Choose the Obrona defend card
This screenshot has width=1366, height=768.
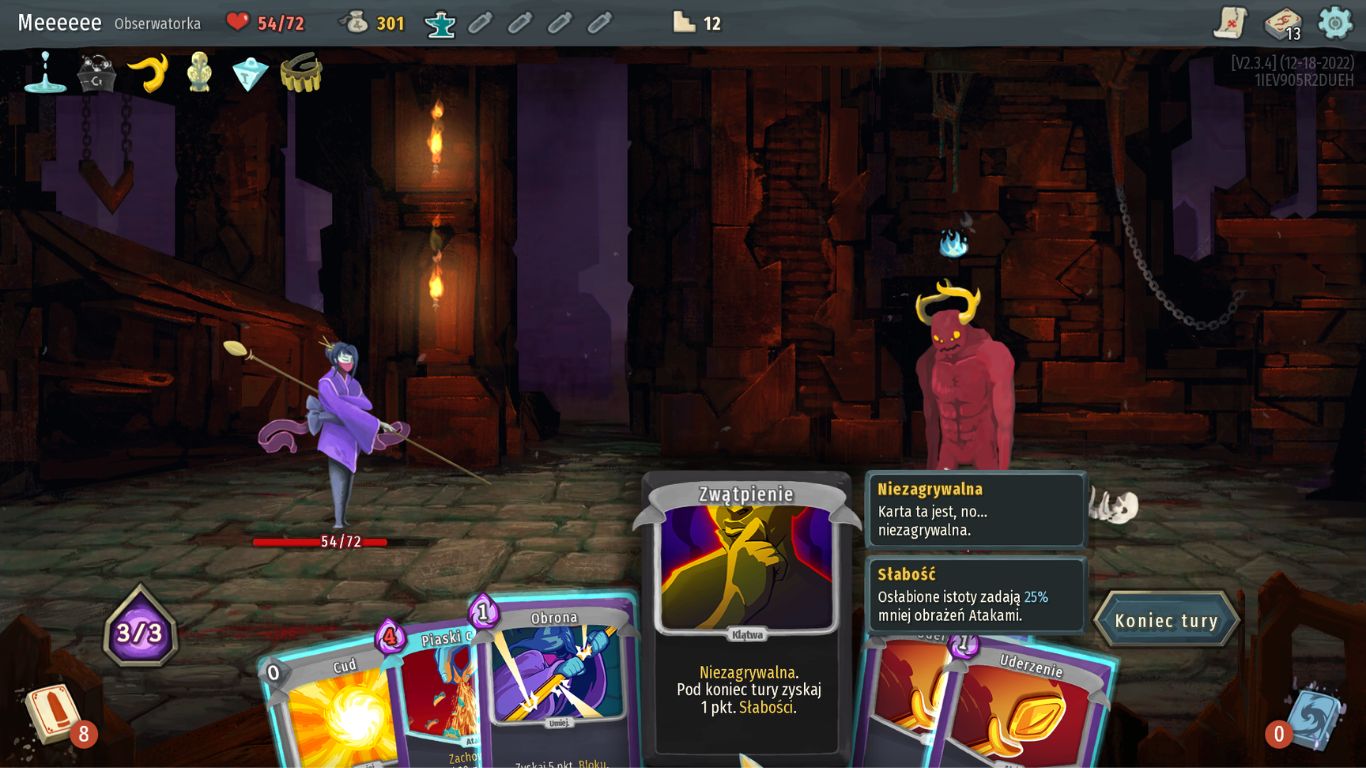click(556, 680)
